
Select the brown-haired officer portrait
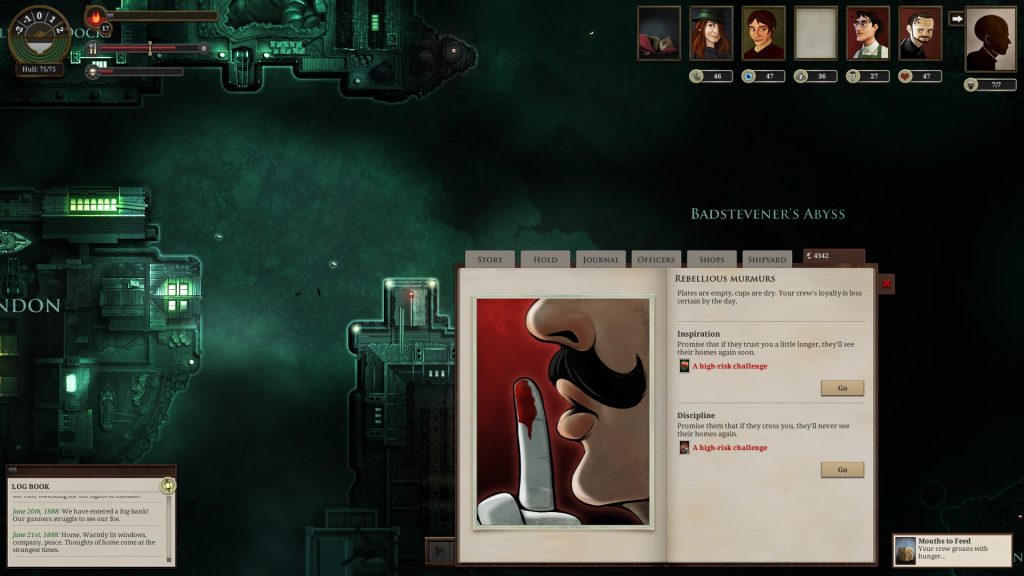(763, 33)
